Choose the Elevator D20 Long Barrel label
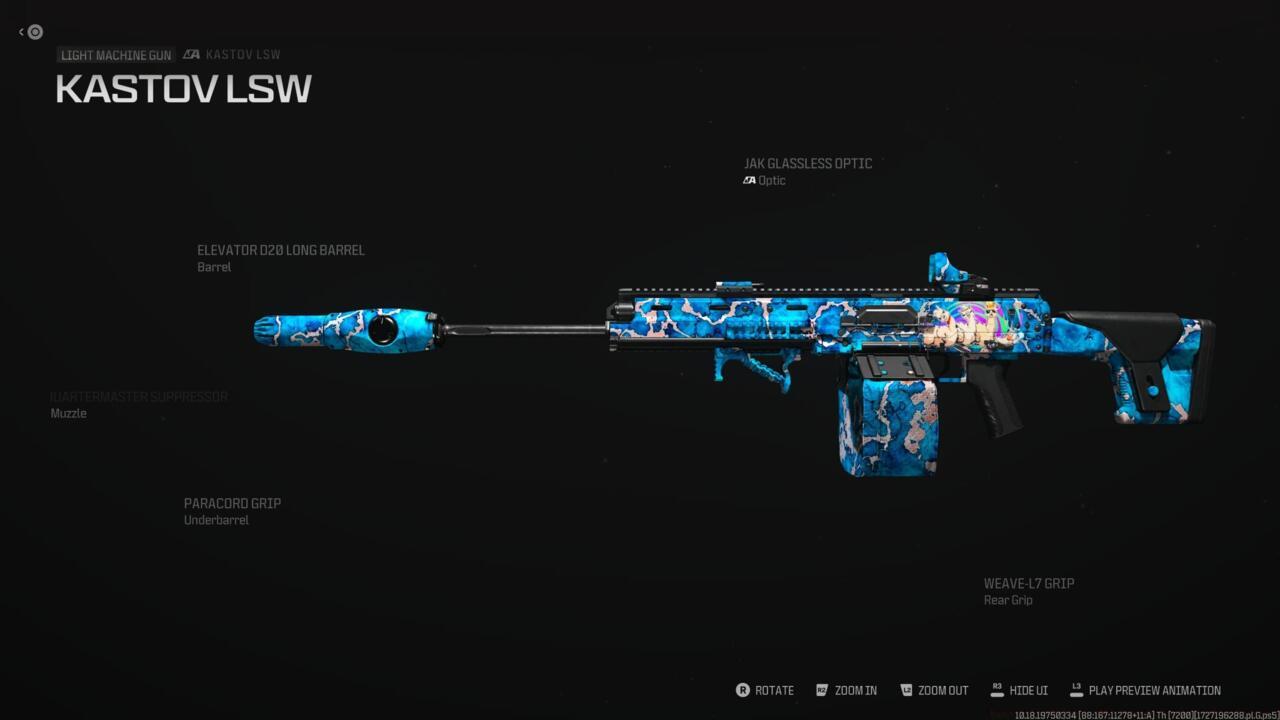This screenshot has width=1280, height=720. (280, 251)
